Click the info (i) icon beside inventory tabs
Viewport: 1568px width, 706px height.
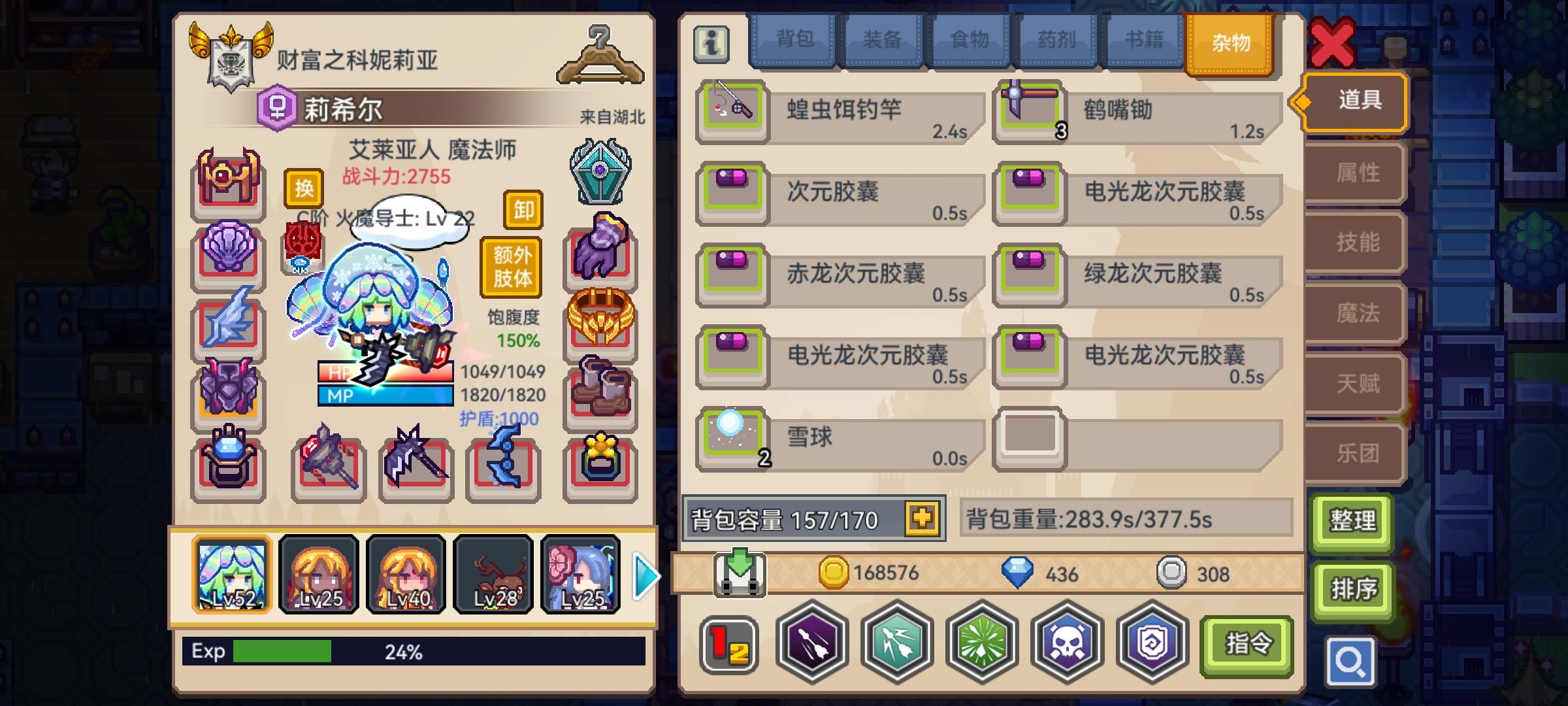click(712, 44)
